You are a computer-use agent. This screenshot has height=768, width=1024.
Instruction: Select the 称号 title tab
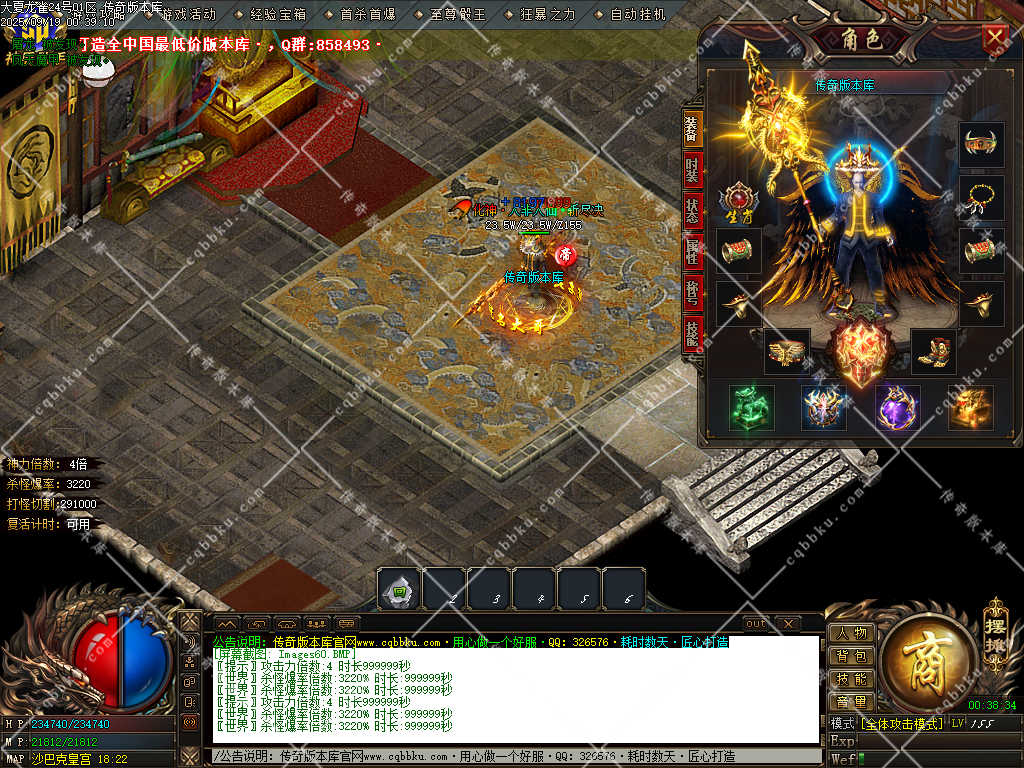click(692, 294)
